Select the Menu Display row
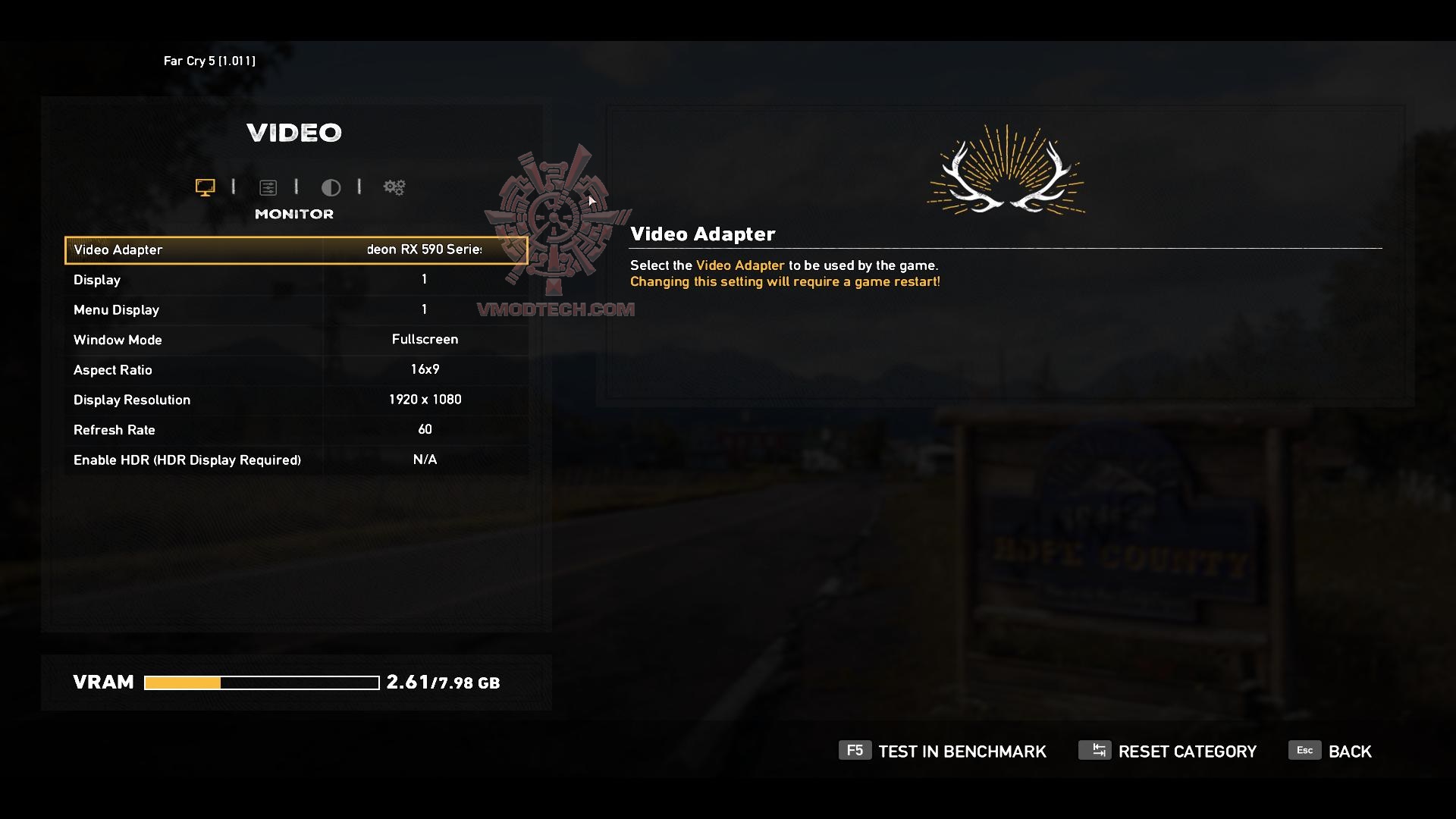This screenshot has height=819, width=1456. click(x=296, y=309)
